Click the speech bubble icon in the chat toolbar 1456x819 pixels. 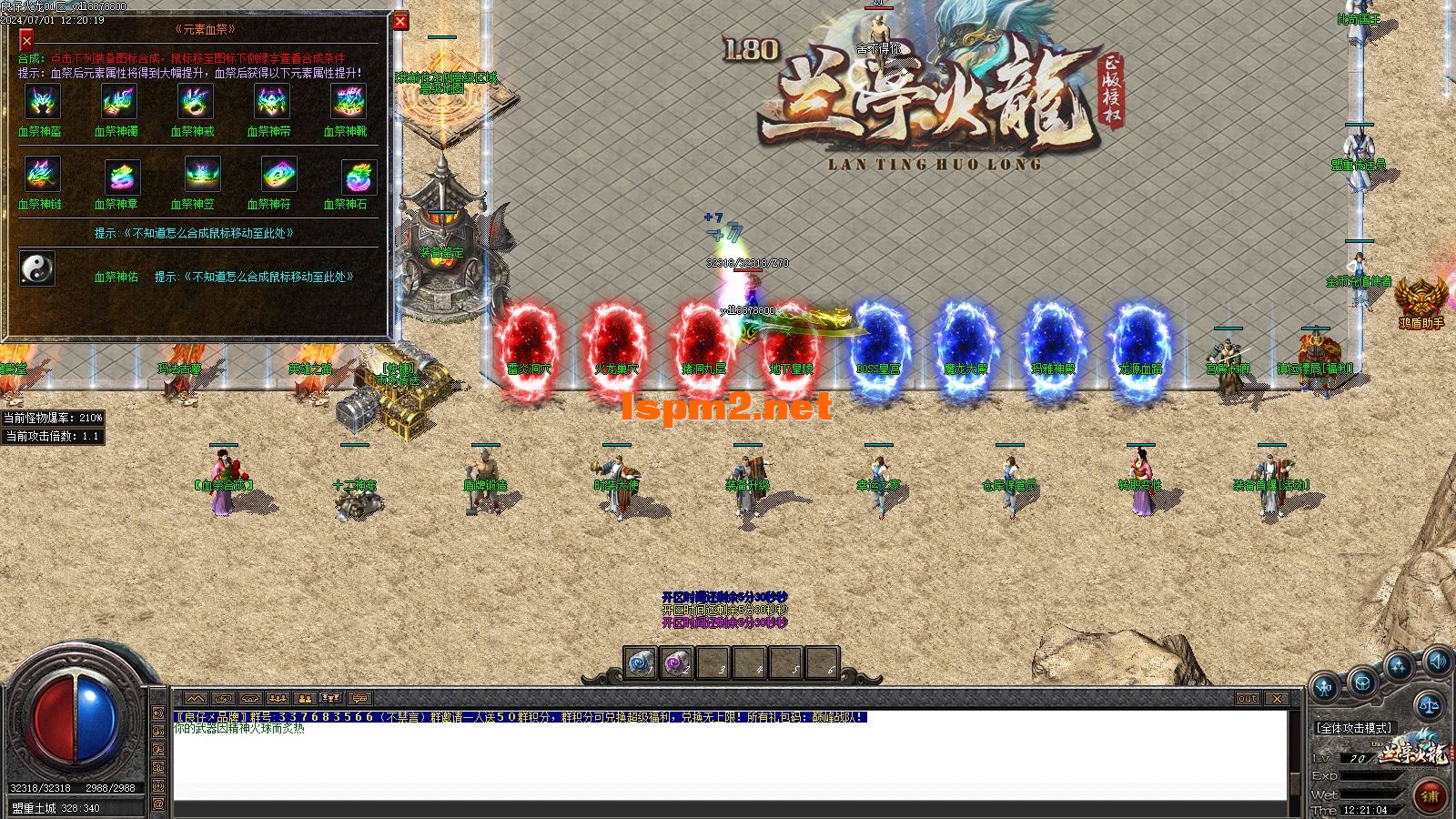[x=359, y=699]
